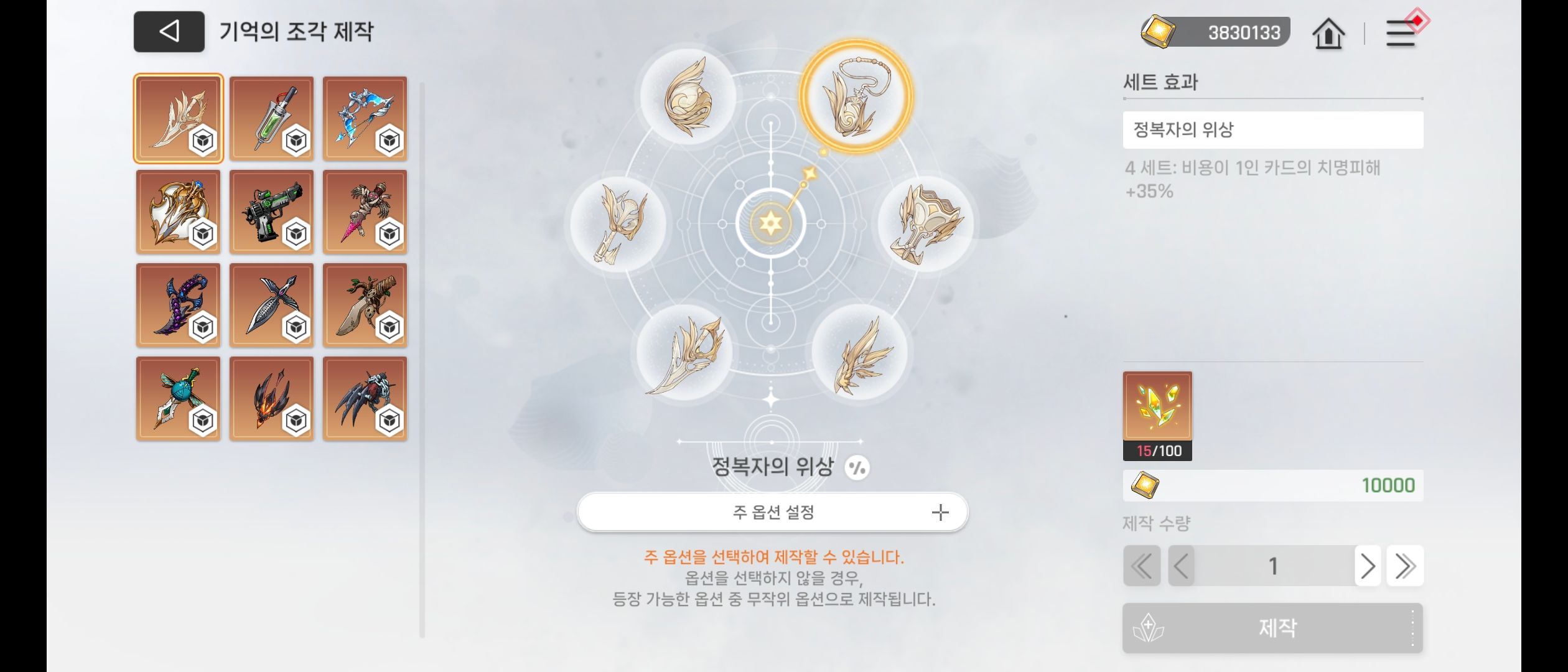Expand the 주 옵션 설정 option selector
1568x672 pixels.
click(772, 512)
